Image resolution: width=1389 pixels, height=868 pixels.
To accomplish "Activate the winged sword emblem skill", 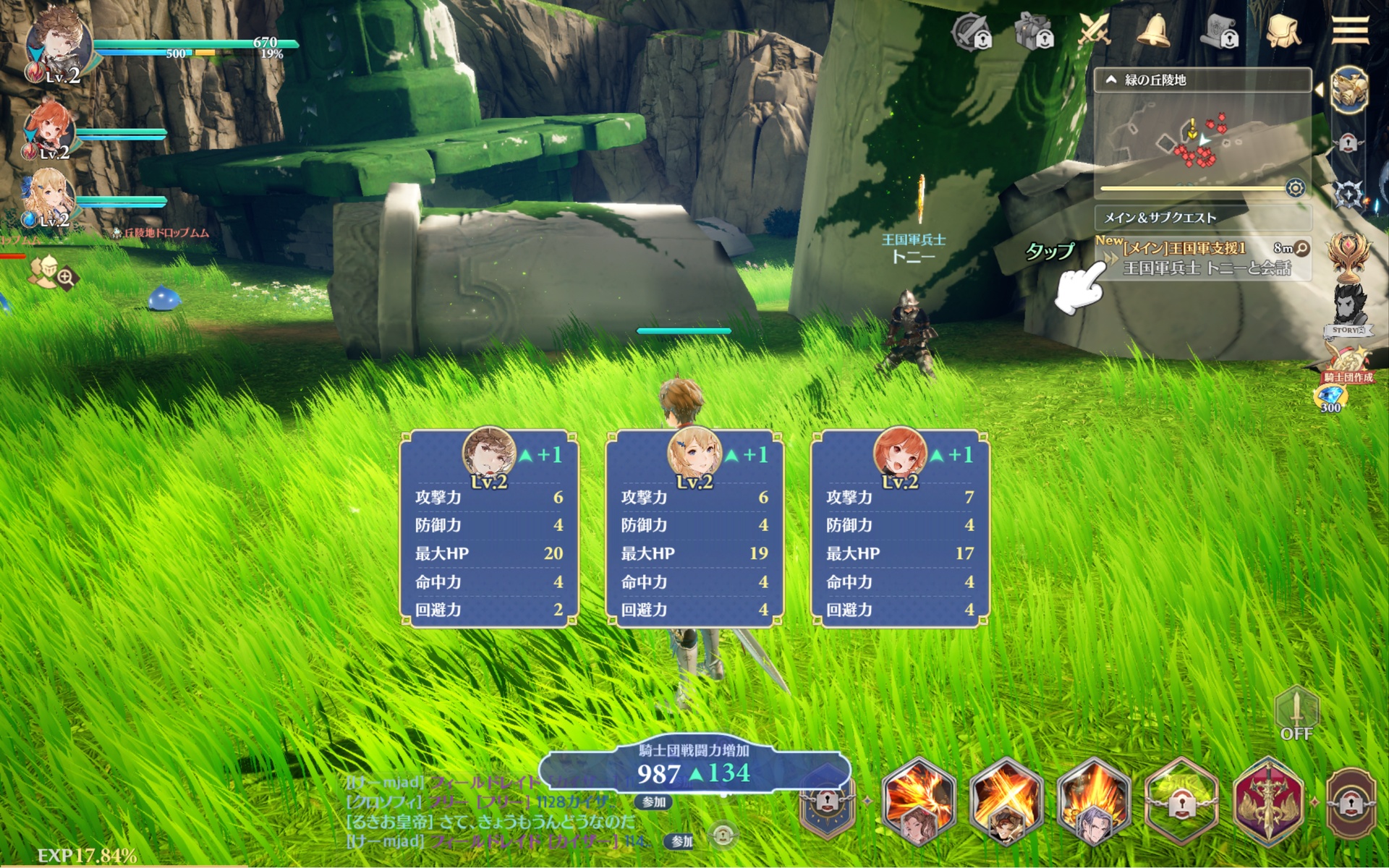I will point(1267,801).
